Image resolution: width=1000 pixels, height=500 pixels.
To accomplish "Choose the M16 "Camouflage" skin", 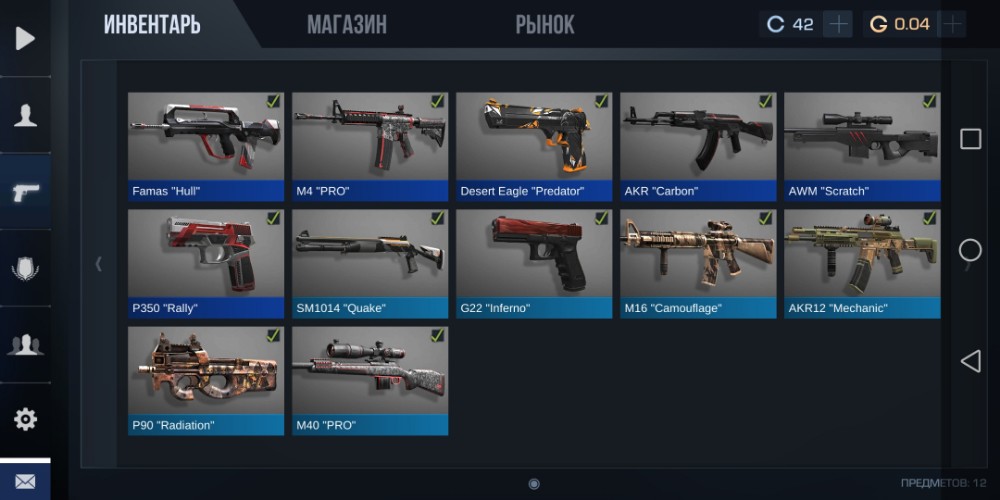I will pos(698,263).
